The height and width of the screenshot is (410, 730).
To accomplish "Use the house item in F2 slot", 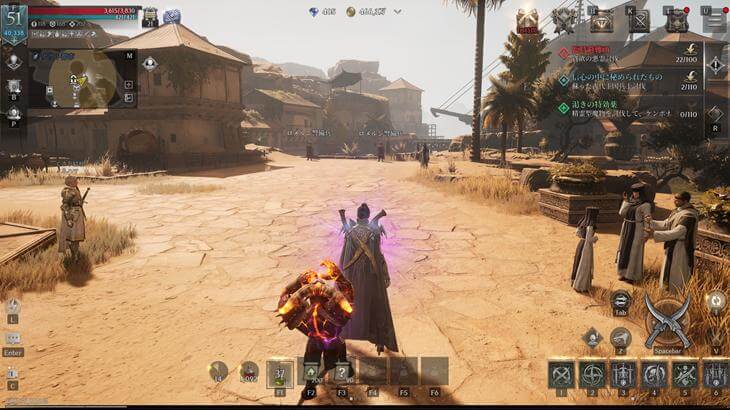I will click(311, 373).
